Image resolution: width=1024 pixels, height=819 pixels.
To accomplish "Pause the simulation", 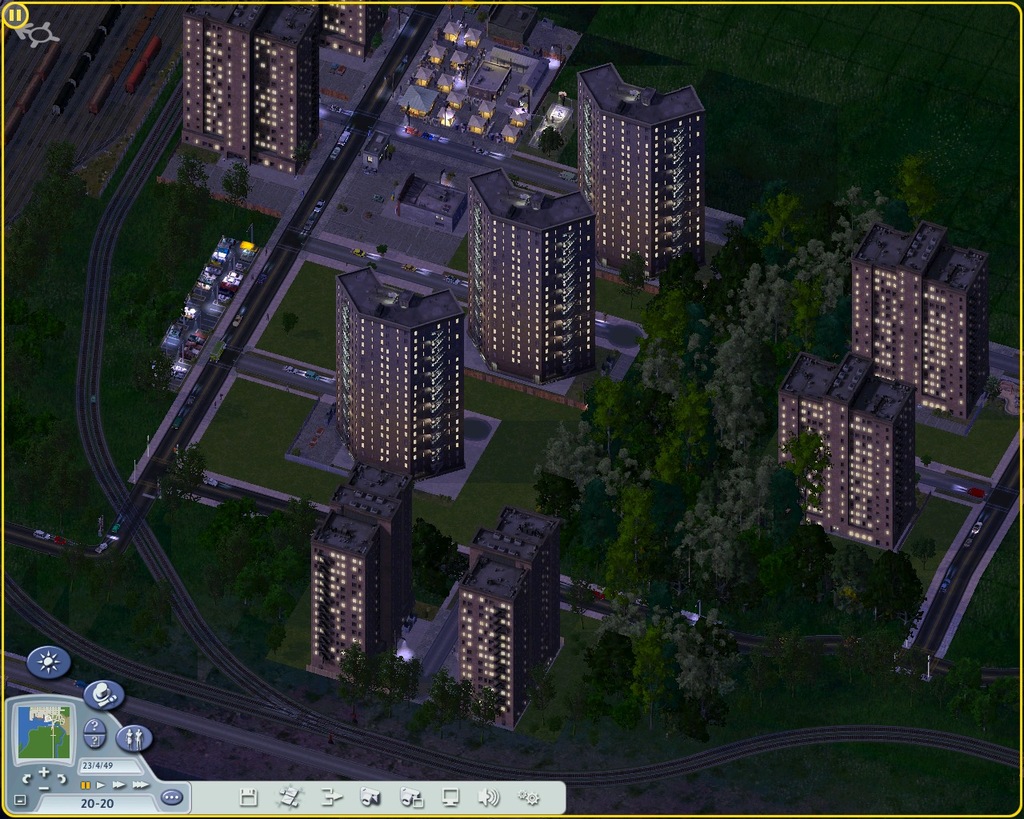I will (86, 785).
